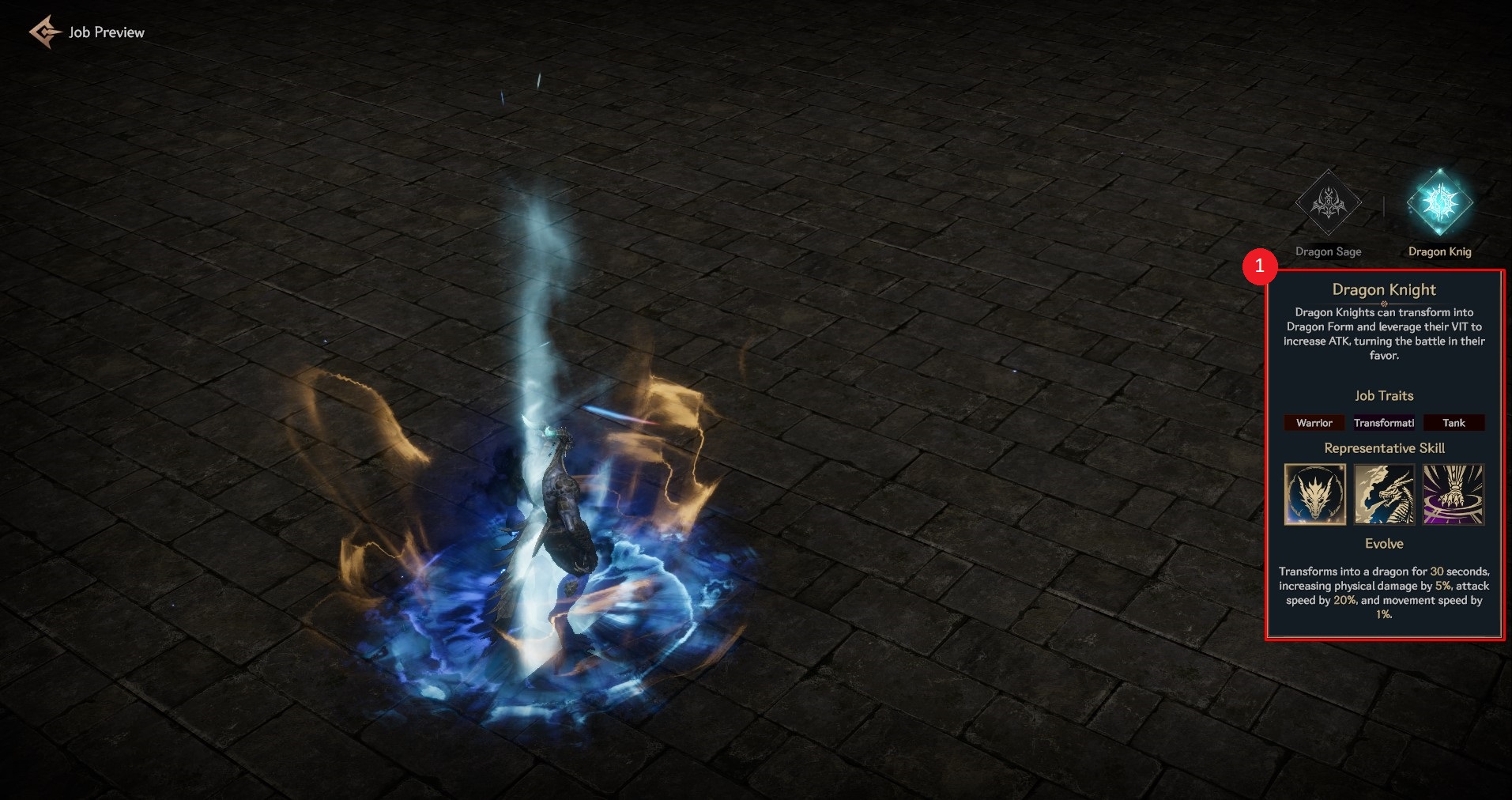Go back from Job Preview
Screen dimensions: 1512x800
44,32
